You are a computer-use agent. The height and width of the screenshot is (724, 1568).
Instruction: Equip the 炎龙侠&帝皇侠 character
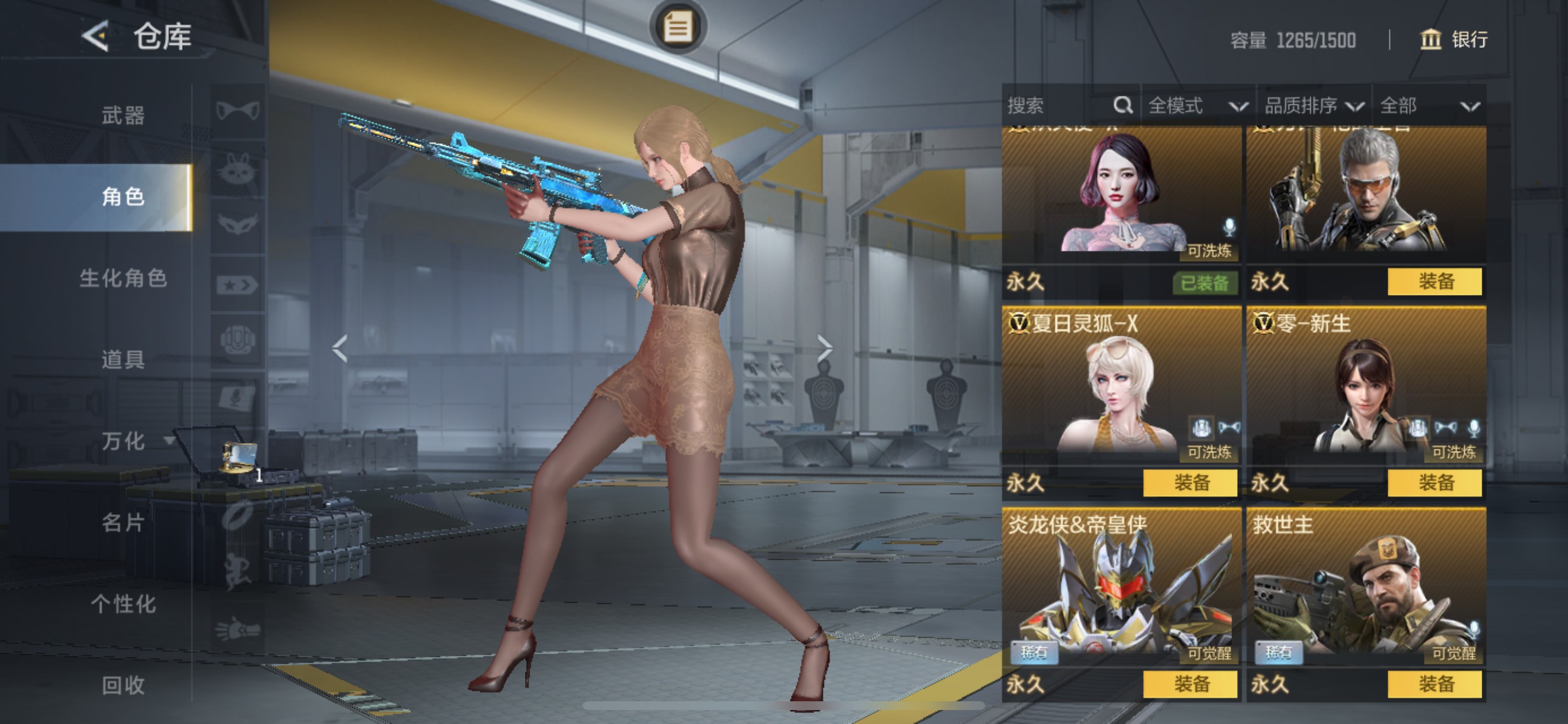(x=1190, y=684)
